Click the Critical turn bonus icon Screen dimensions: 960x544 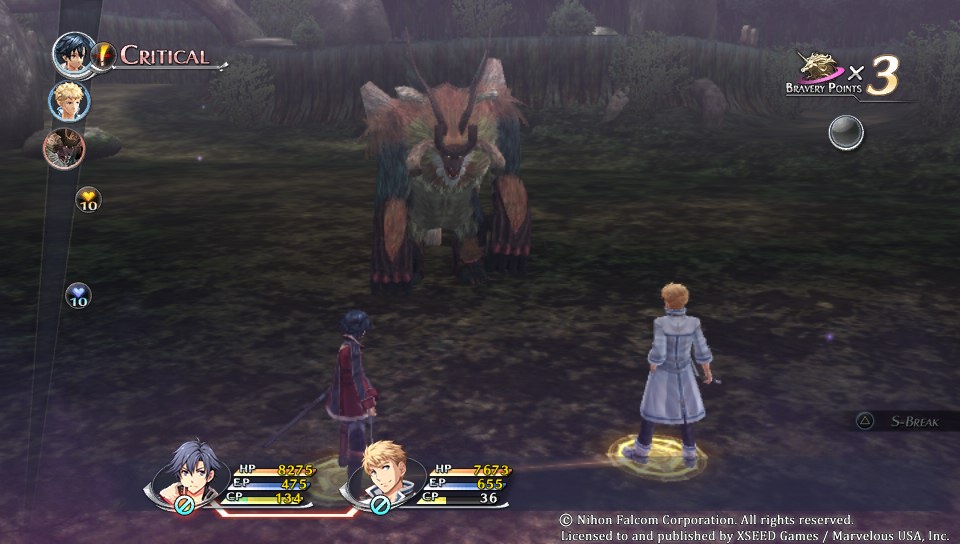pos(104,55)
